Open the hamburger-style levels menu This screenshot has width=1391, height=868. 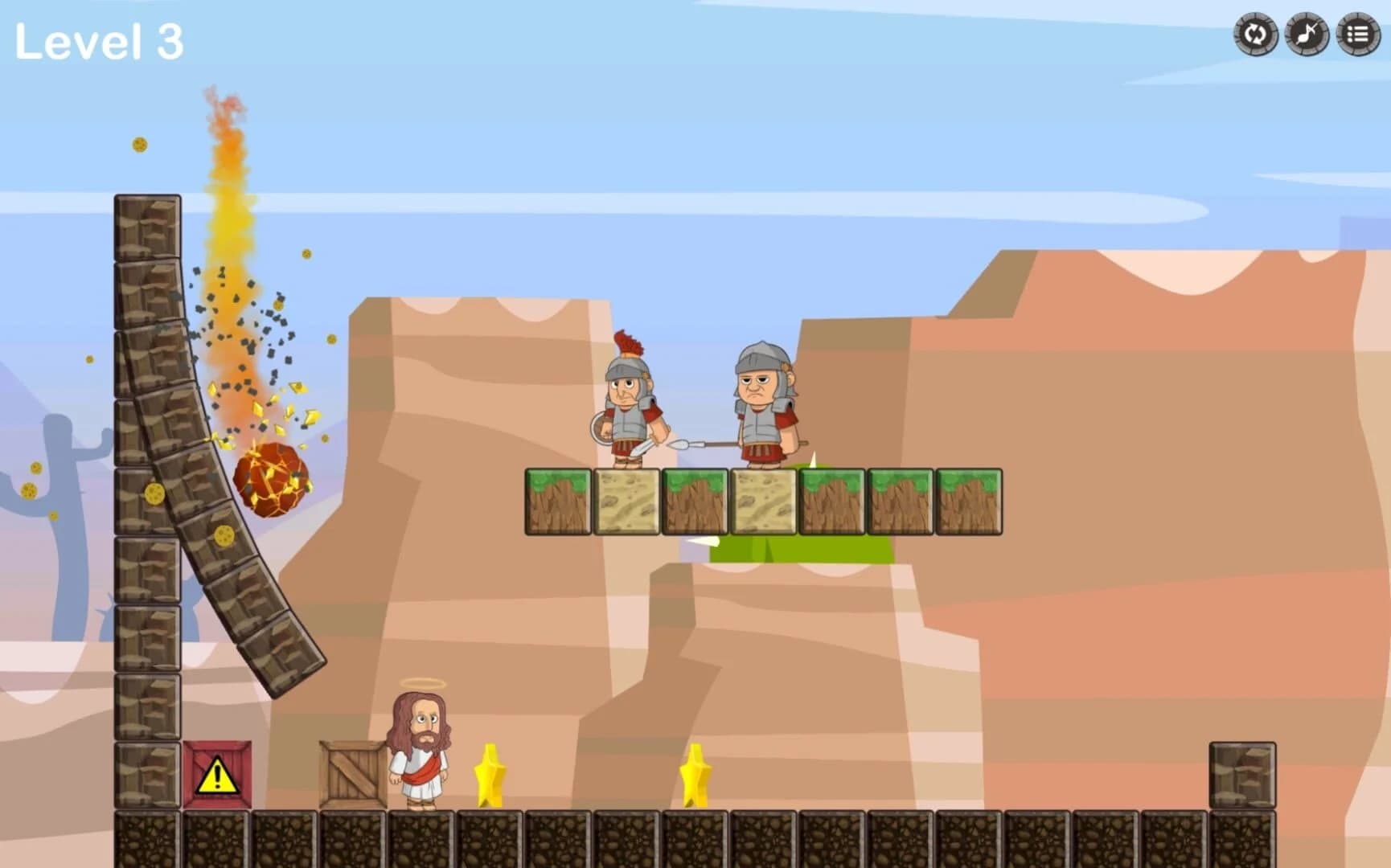(1357, 35)
